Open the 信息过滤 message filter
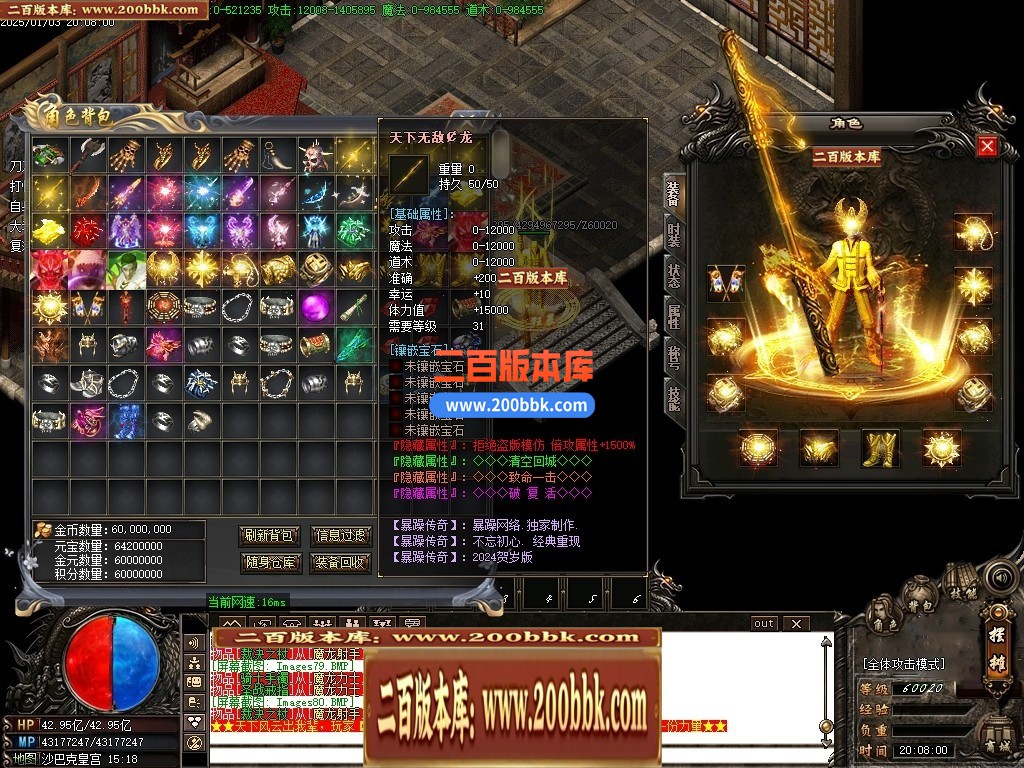 (341, 536)
